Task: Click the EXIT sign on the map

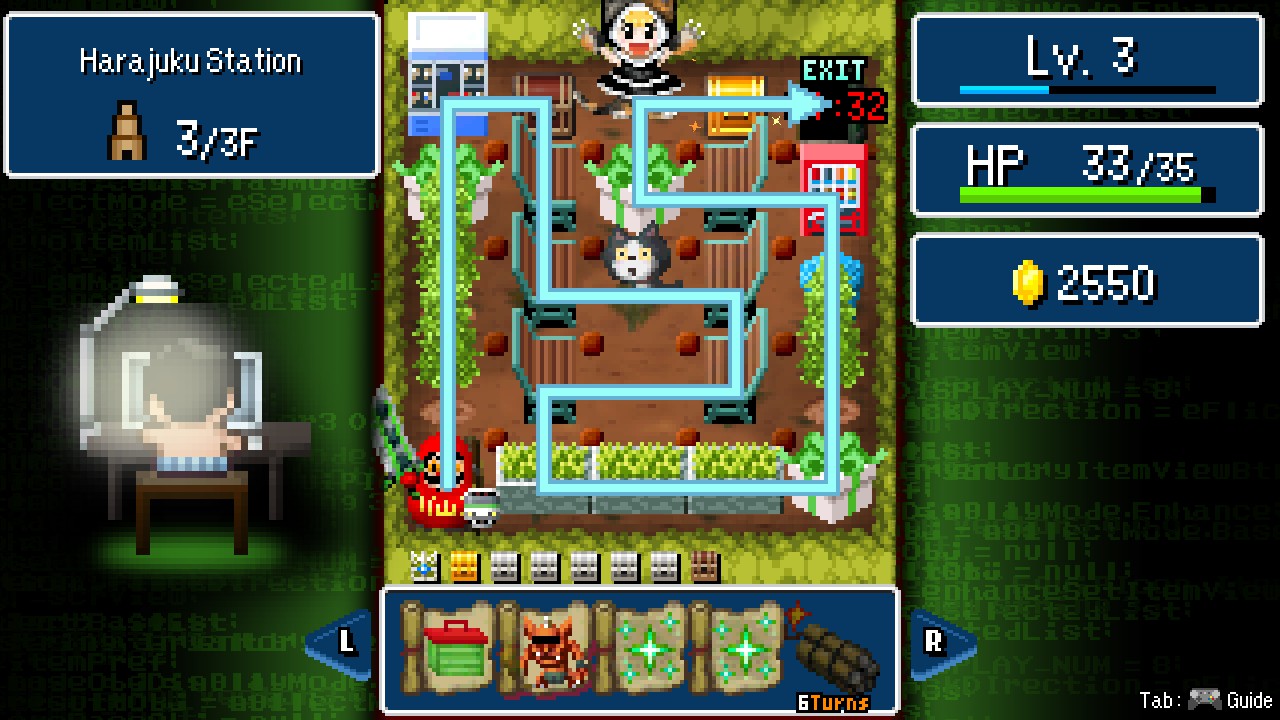Action: 832,71
